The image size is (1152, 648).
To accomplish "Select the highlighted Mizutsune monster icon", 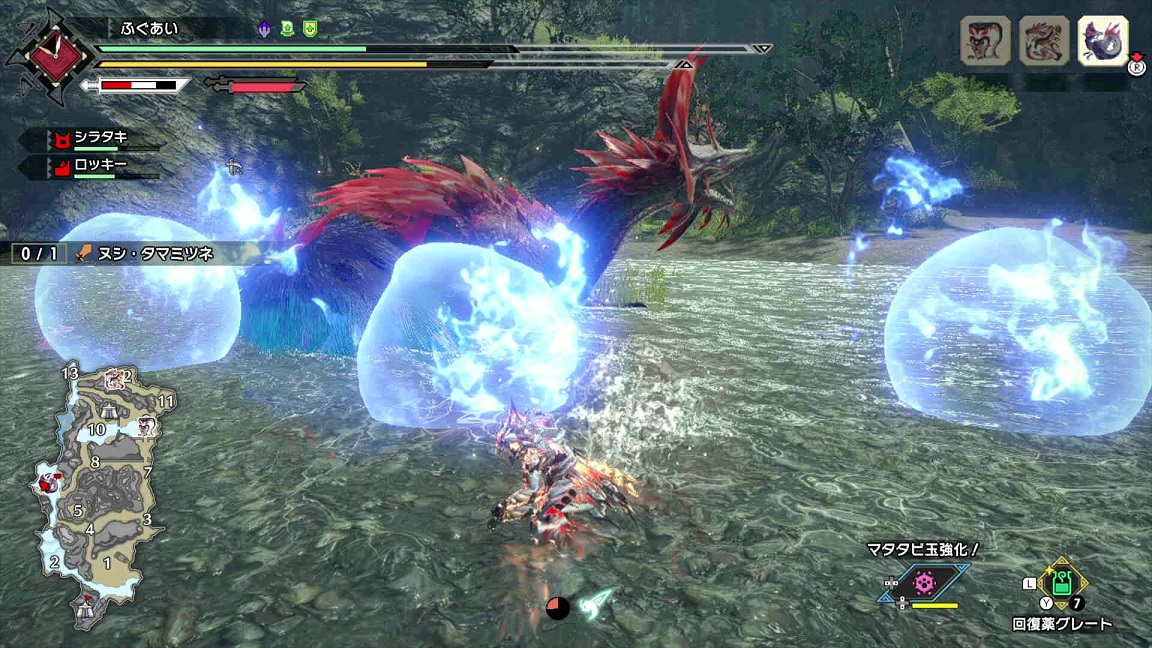I will point(1103,42).
